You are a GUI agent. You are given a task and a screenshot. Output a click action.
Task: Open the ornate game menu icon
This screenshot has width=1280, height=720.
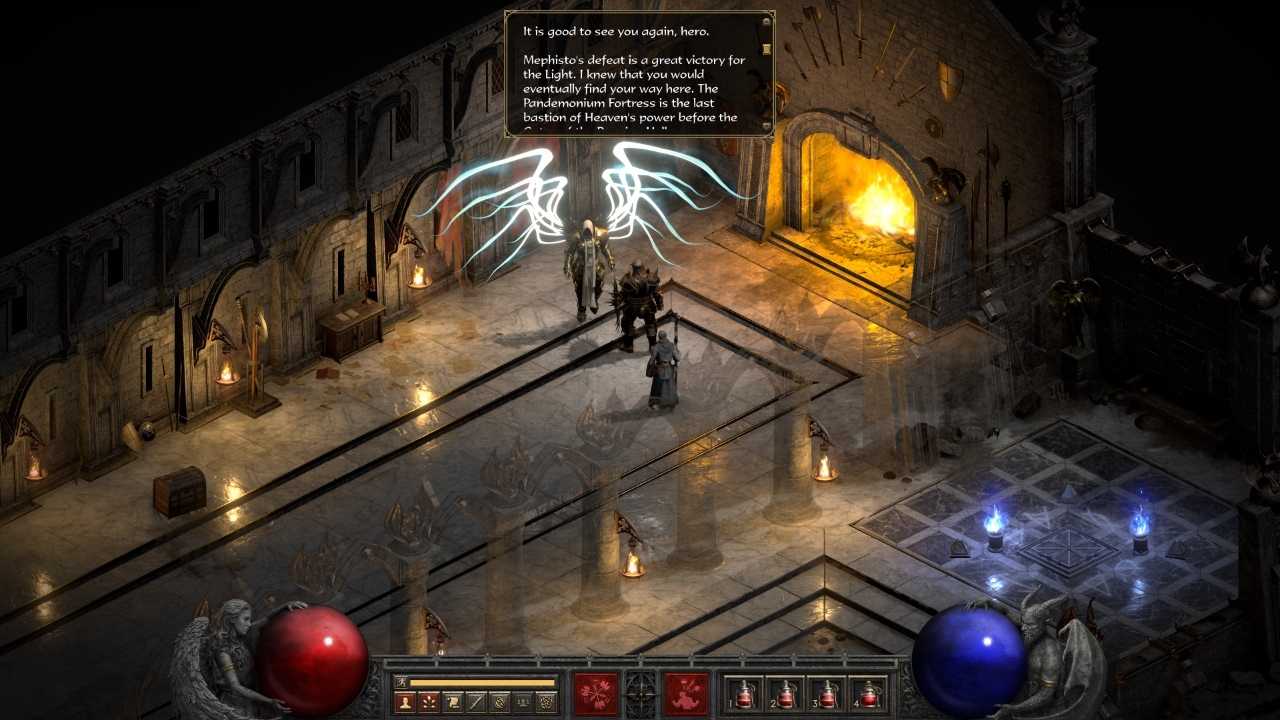point(546,700)
